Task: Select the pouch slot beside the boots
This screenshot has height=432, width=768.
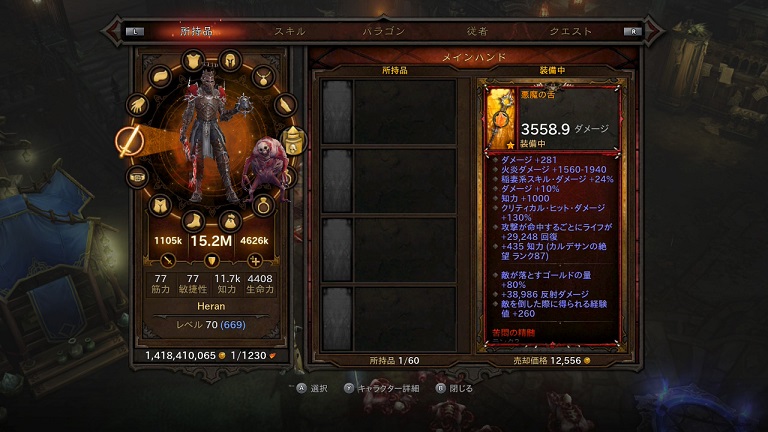Action: [x=229, y=220]
